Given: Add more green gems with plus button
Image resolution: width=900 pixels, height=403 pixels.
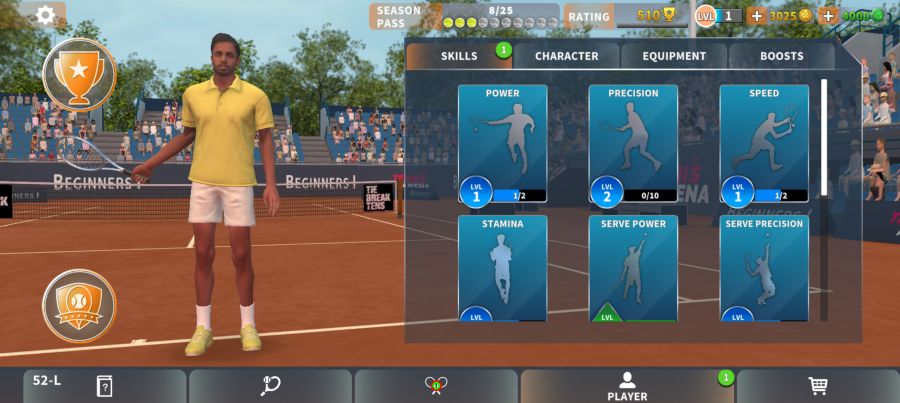Looking at the screenshot, I should [x=828, y=16].
